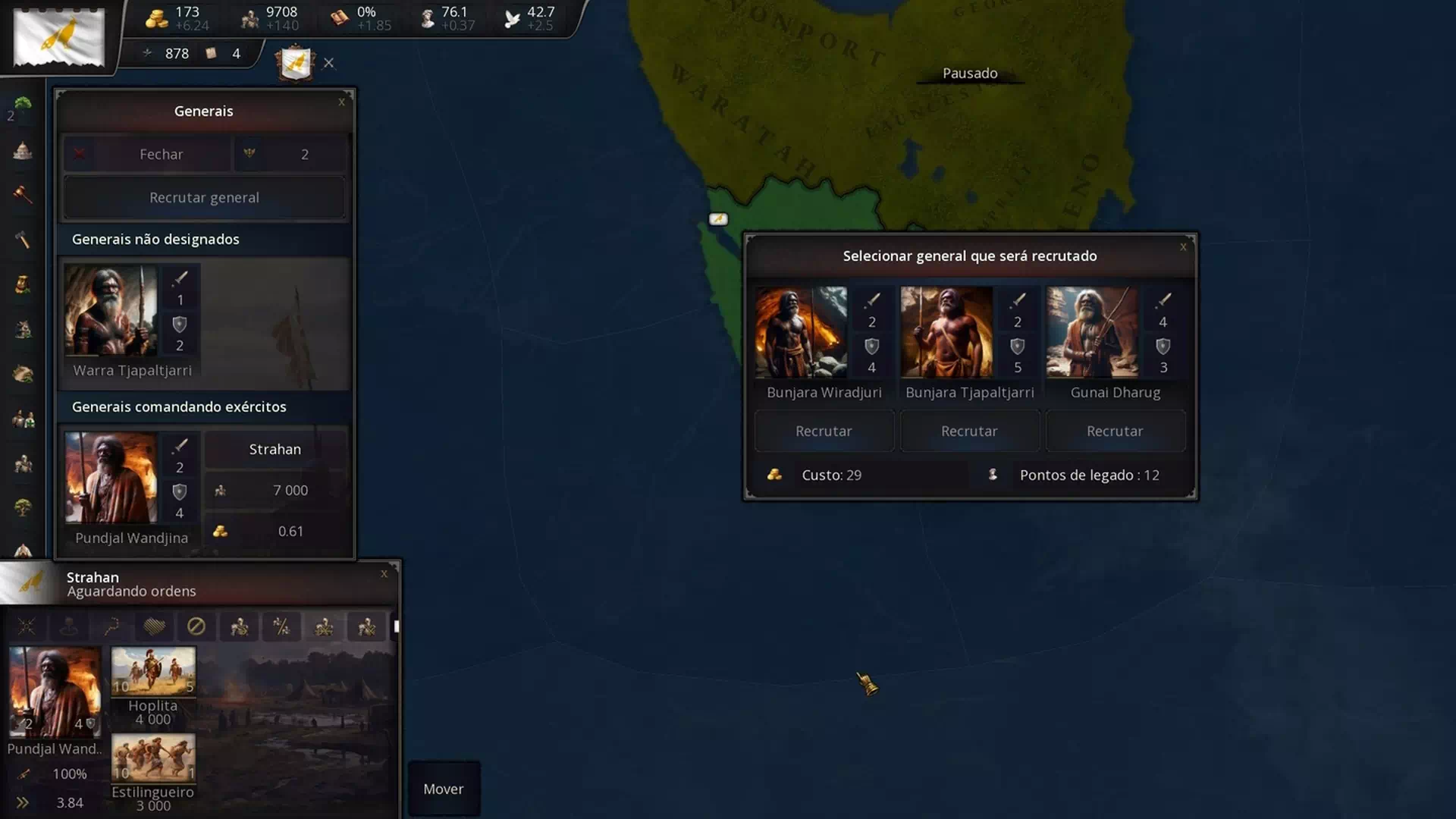
Task: Close the general selection dialog
Action: pos(1183,246)
